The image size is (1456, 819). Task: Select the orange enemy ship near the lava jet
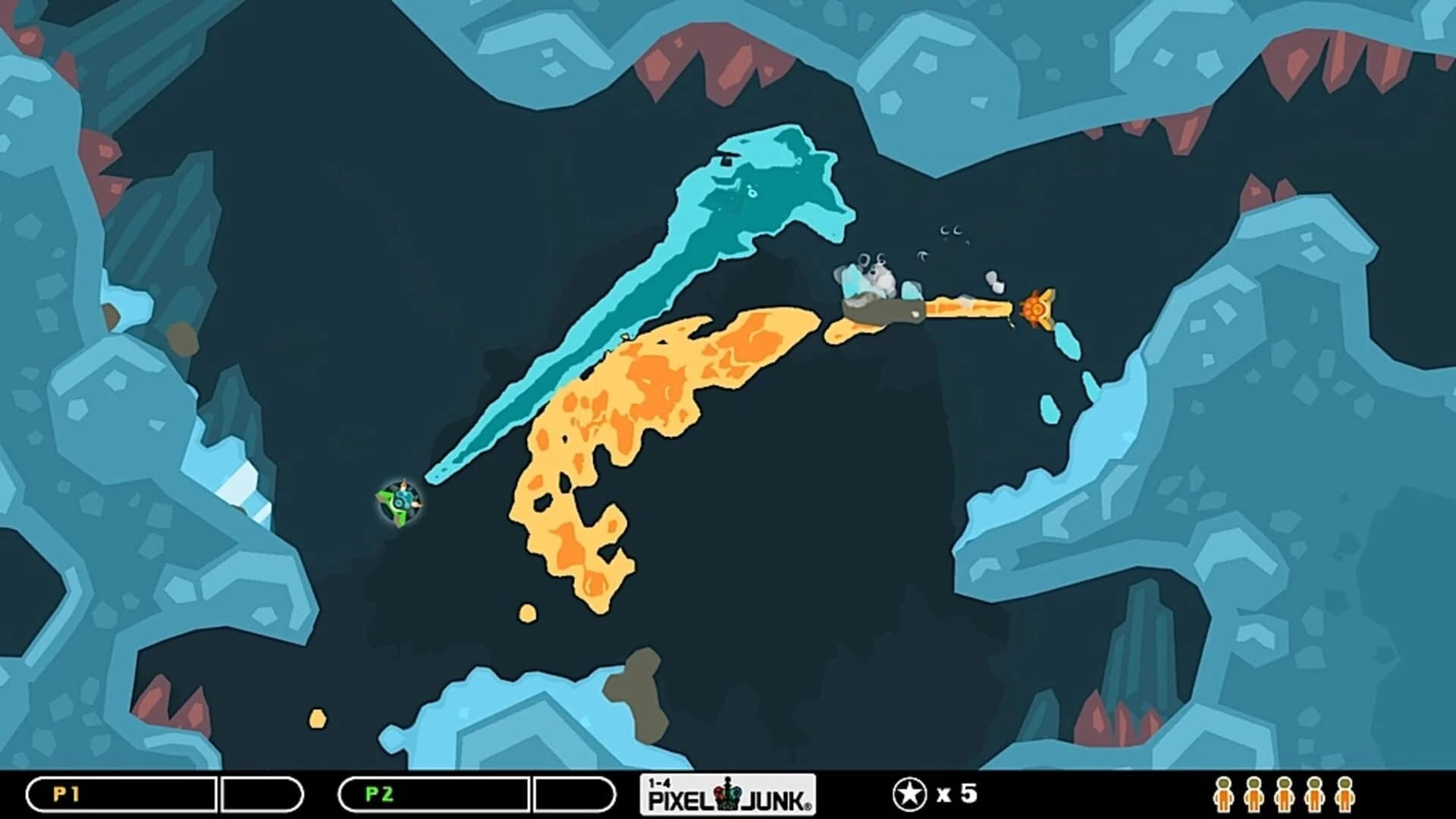(1039, 309)
